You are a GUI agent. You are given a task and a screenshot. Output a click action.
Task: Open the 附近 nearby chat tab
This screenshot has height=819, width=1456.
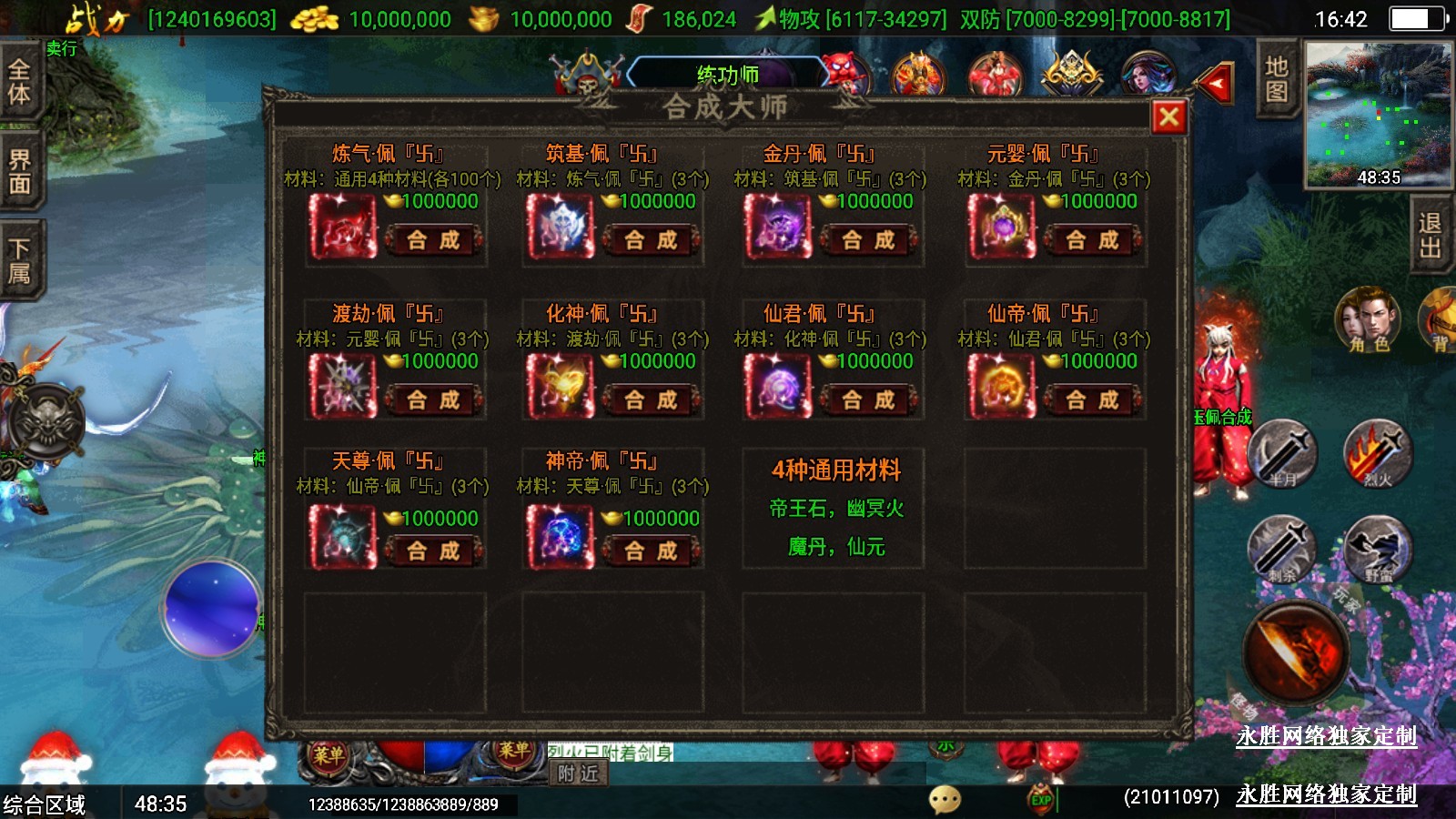pyautogui.click(x=579, y=773)
